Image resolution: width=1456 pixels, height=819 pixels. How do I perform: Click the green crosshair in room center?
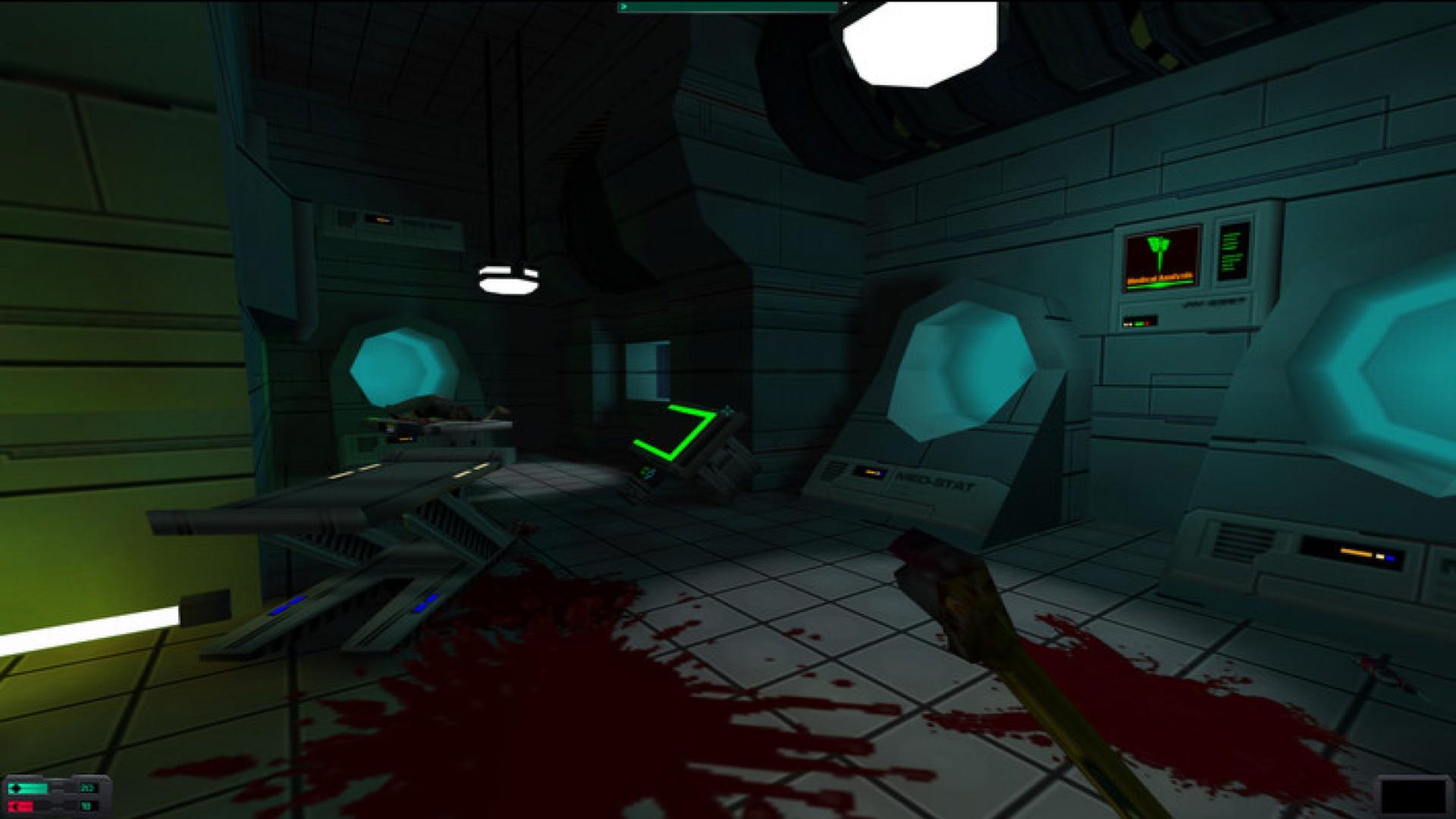click(727, 409)
